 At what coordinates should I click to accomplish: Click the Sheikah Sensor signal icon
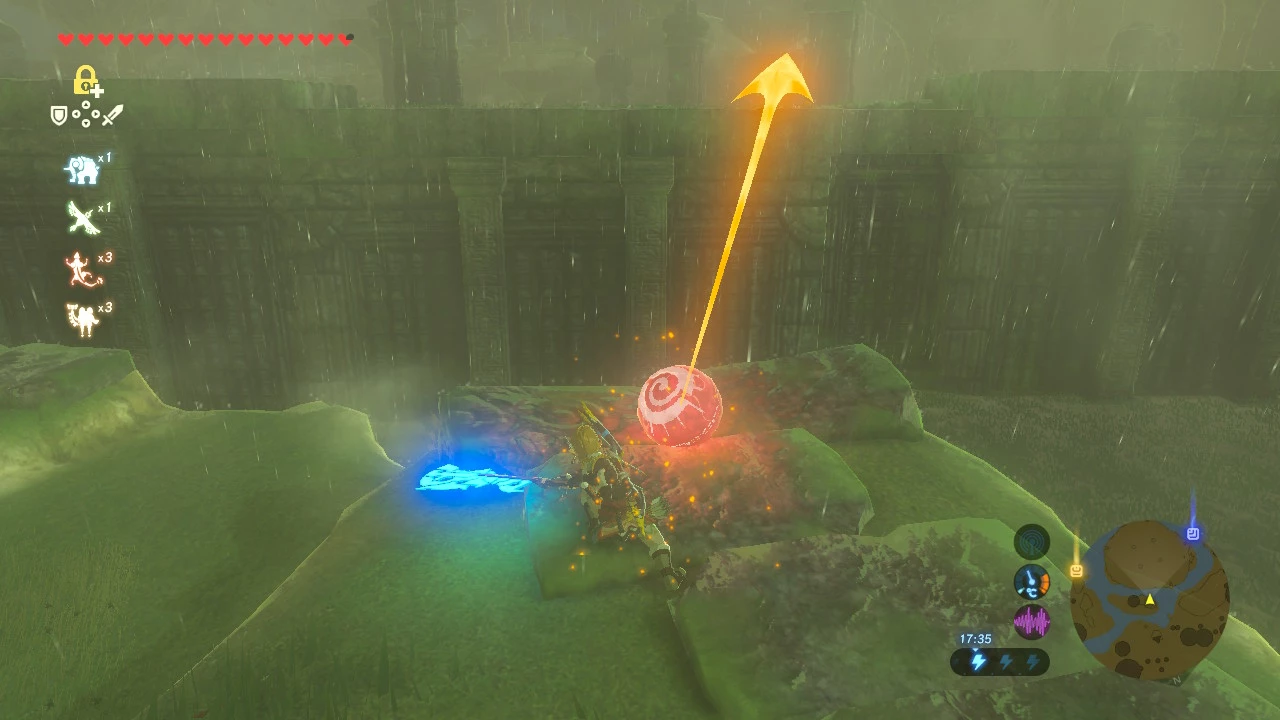pos(1032,542)
